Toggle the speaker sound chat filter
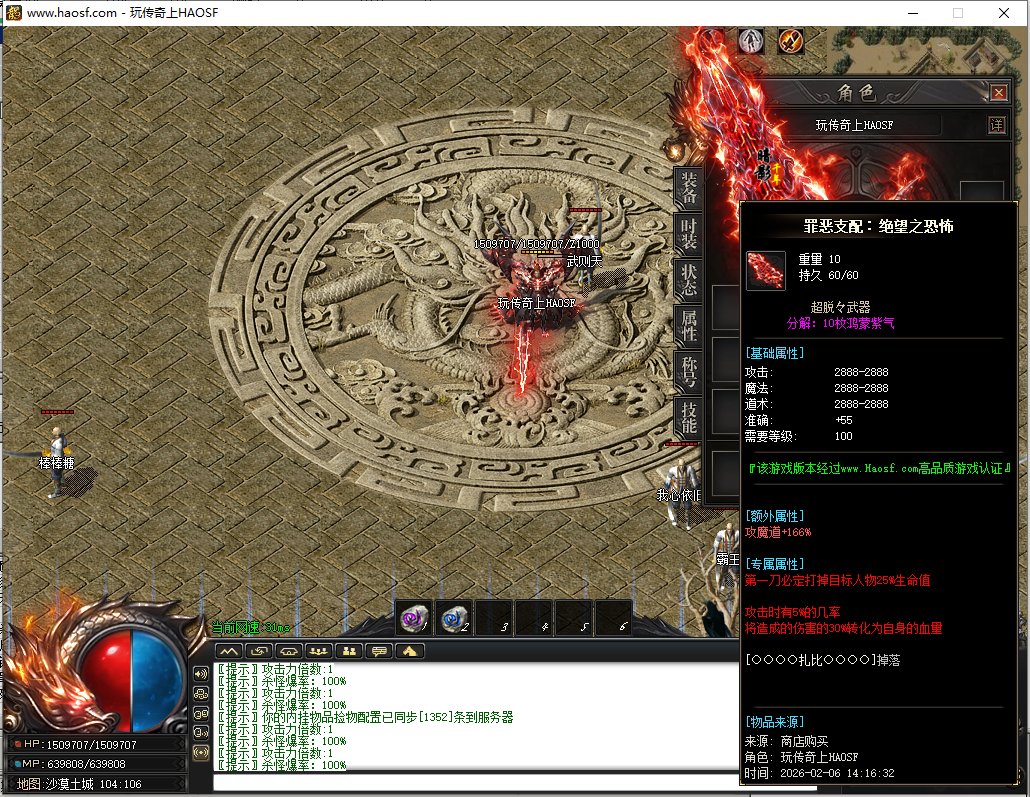This screenshot has height=797, width=1030. (201, 673)
